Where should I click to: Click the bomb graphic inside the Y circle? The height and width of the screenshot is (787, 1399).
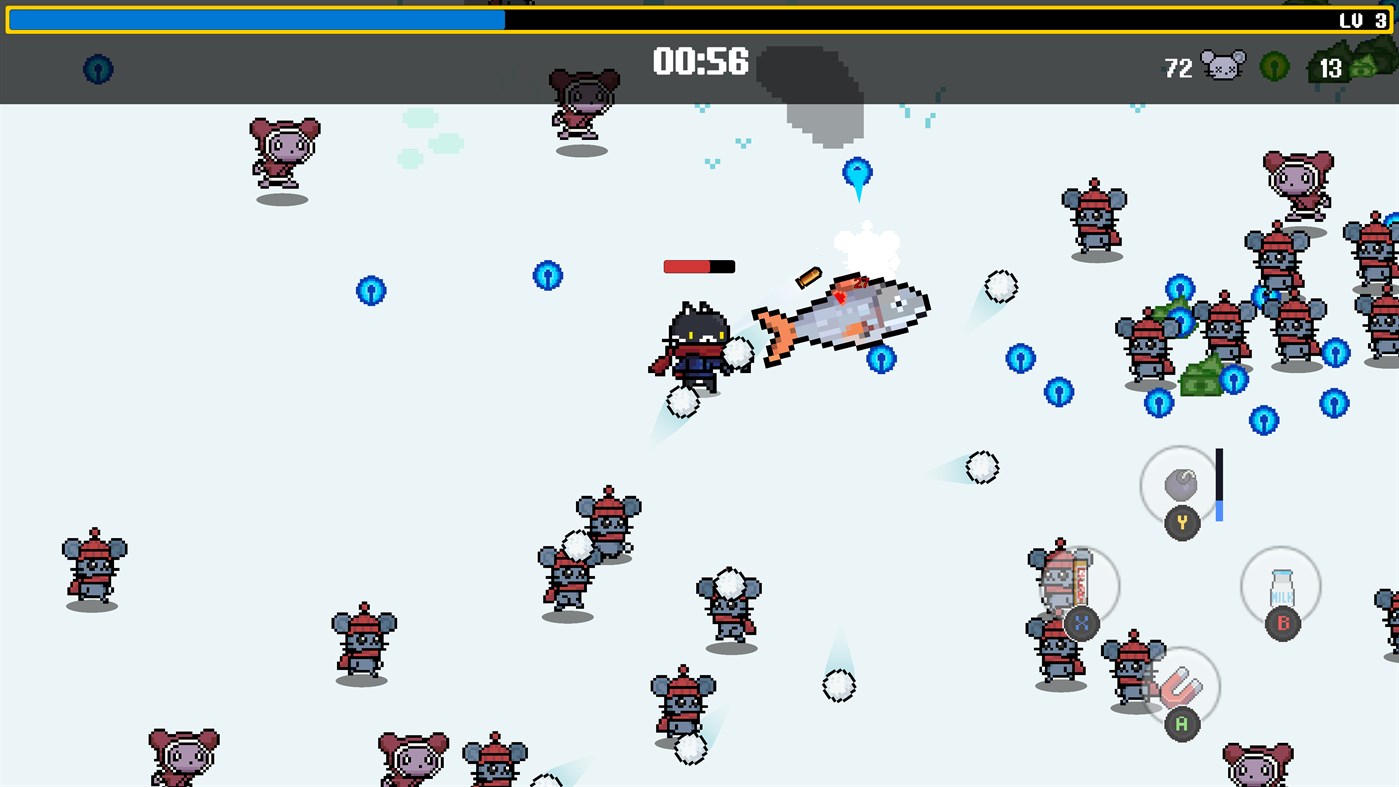click(1180, 482)
